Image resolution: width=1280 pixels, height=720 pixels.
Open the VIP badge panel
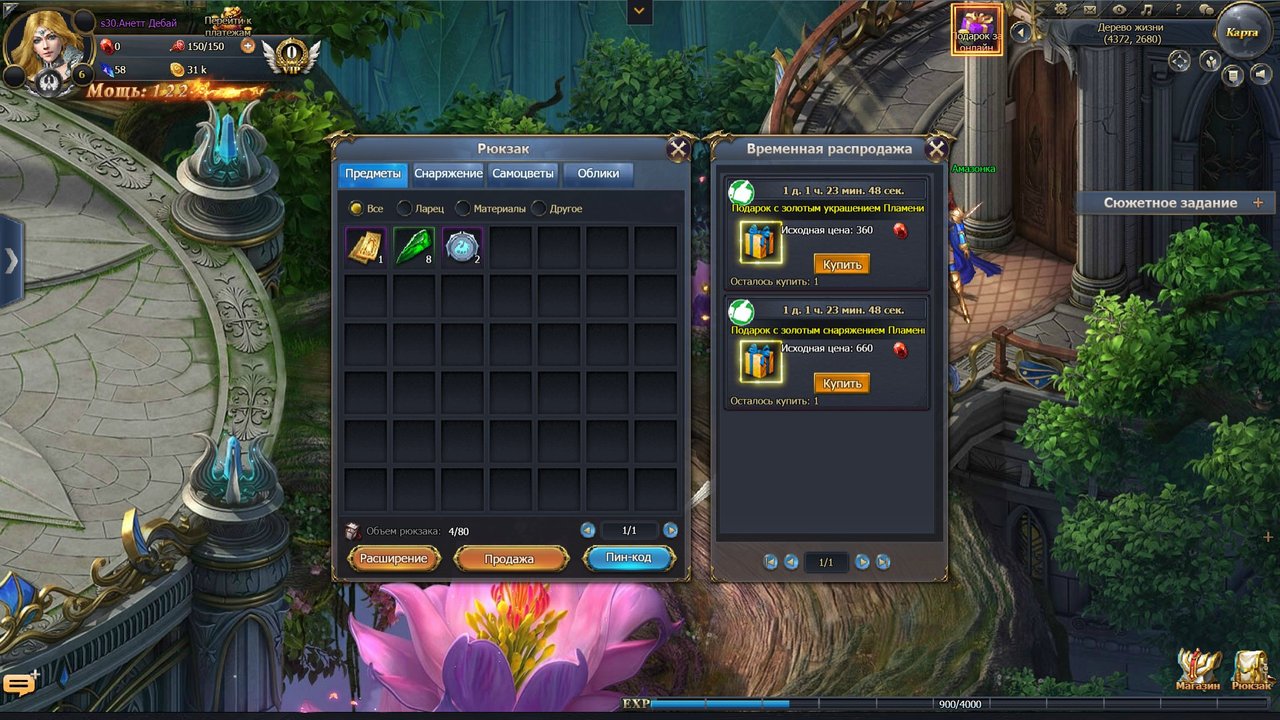click(x=291, y=52)
